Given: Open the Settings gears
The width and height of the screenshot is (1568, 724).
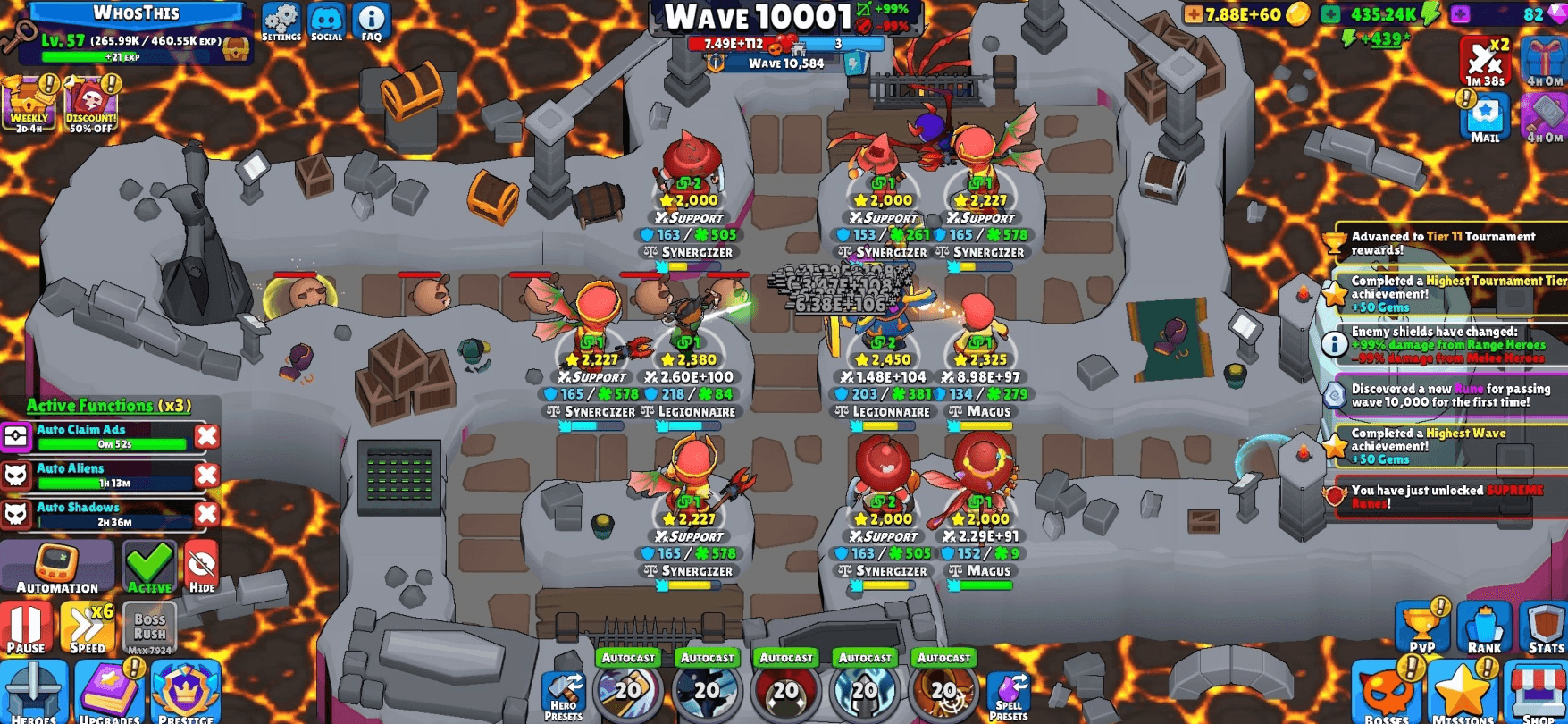Looking at the screenshot, I should 281,18.
